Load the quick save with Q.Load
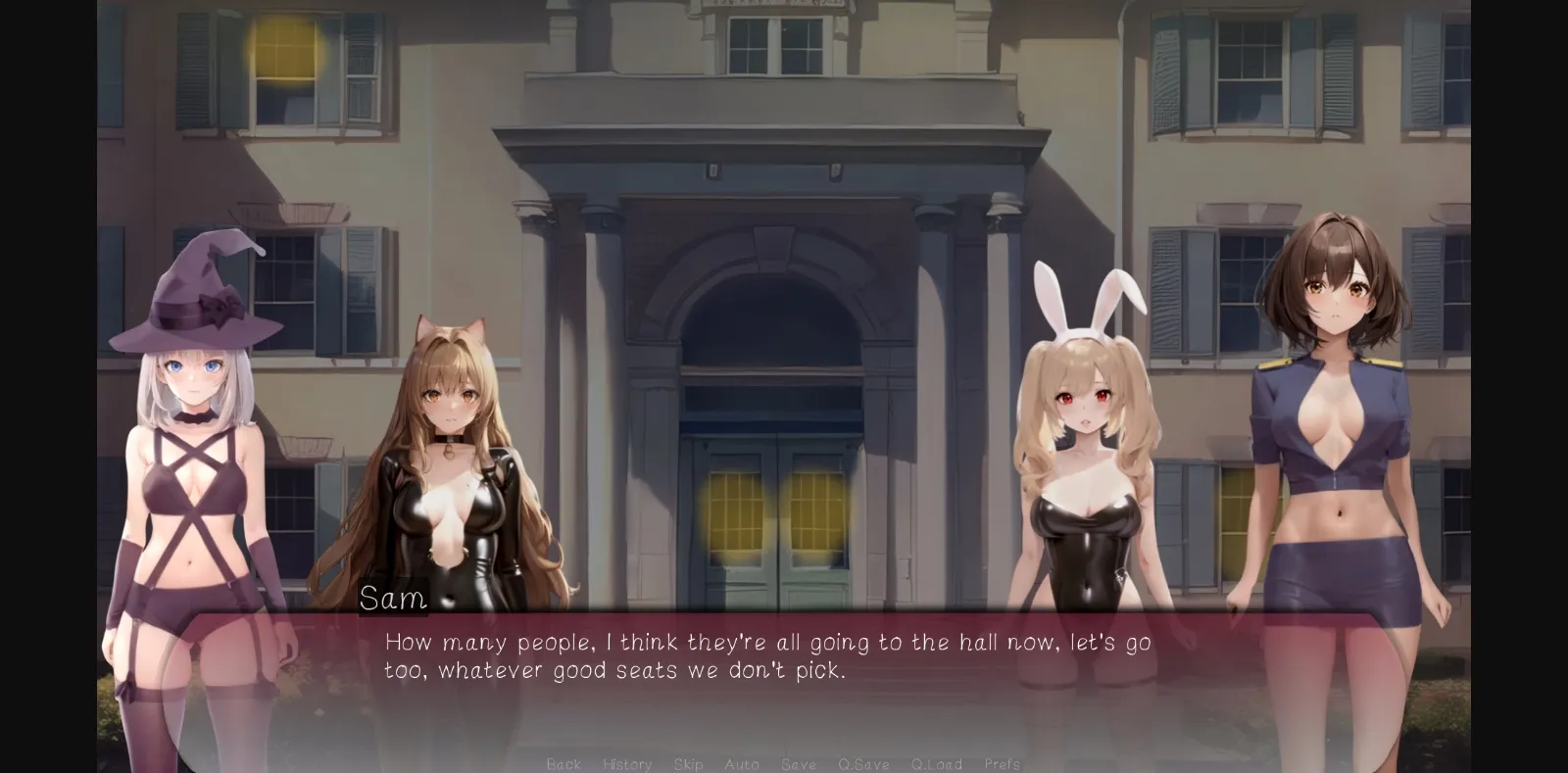Viewport: 1568px width, 773px height. [935, 764]
